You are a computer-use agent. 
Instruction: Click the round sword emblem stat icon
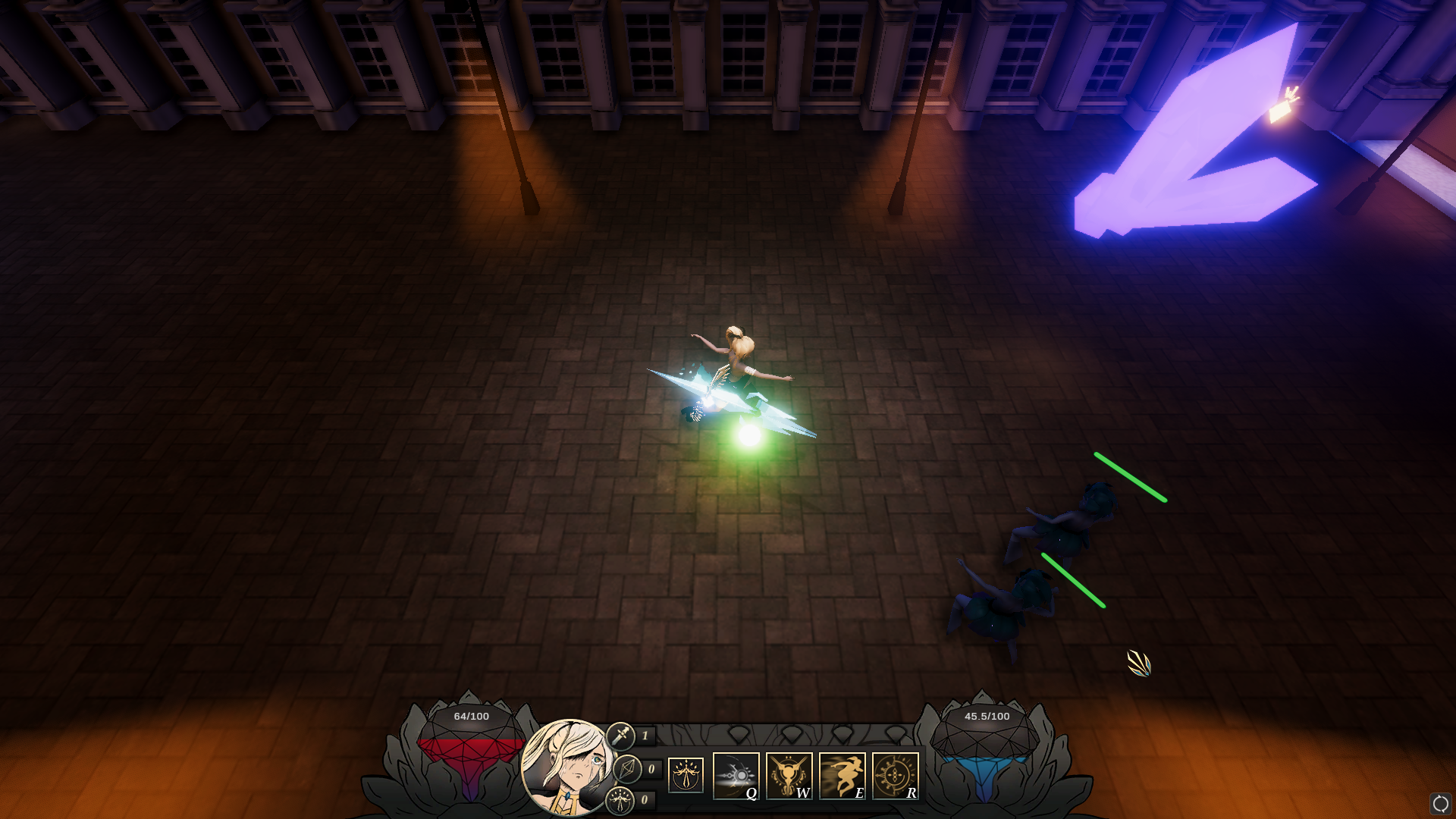click(620, 800)
